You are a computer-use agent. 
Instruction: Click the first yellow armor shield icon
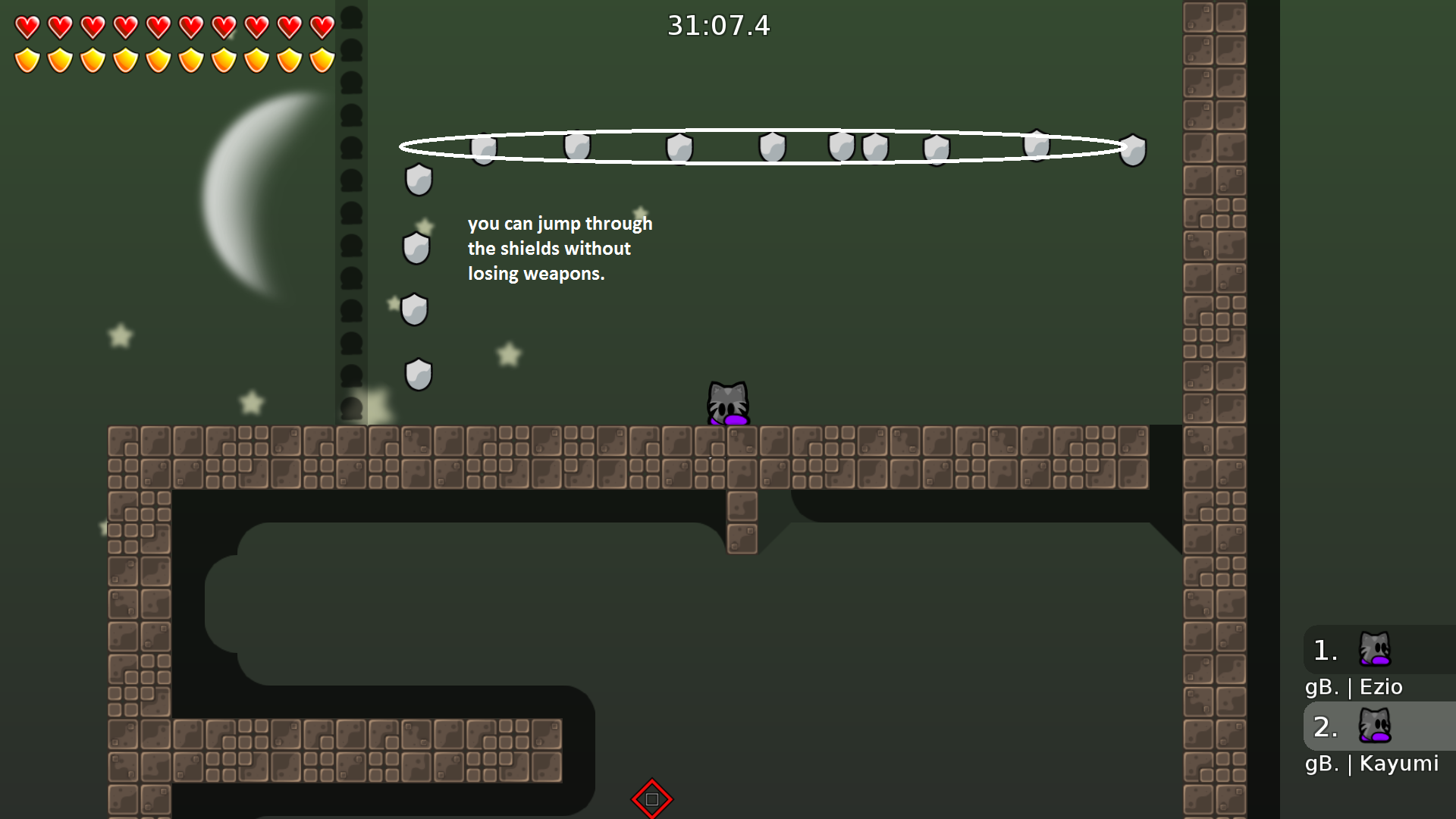tap(25, 59)
